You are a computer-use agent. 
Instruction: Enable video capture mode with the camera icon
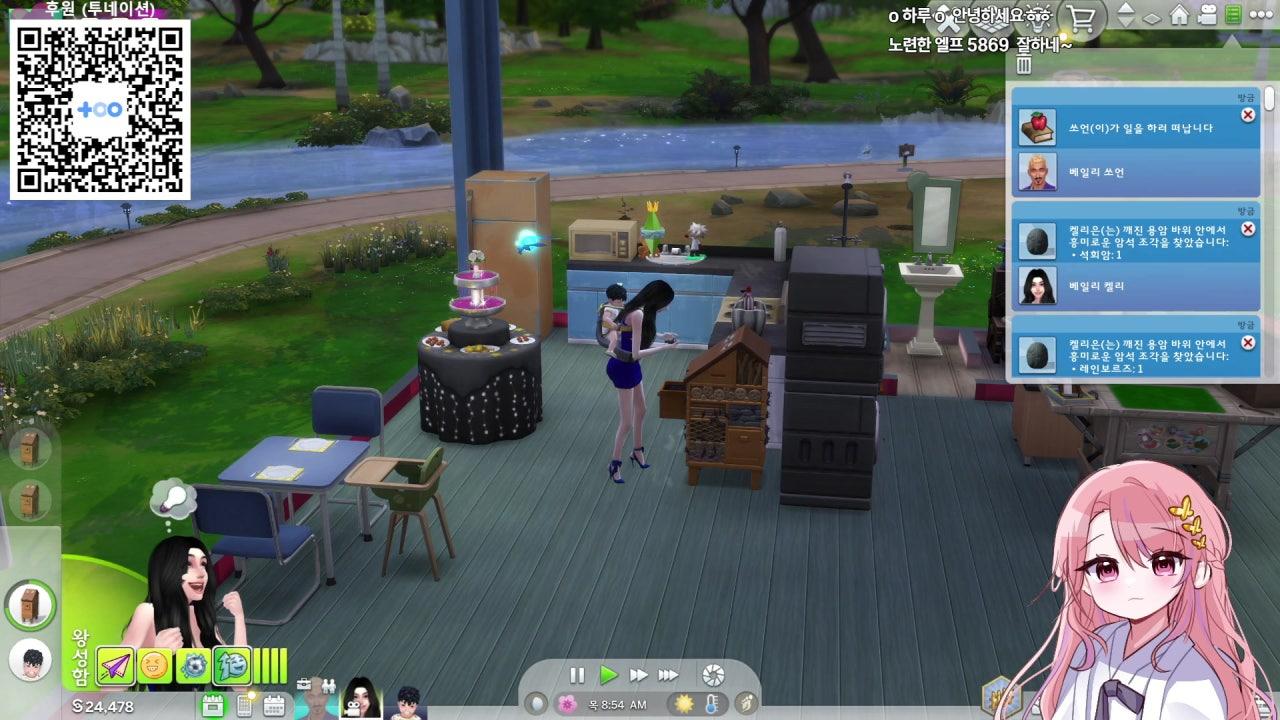1205,14
